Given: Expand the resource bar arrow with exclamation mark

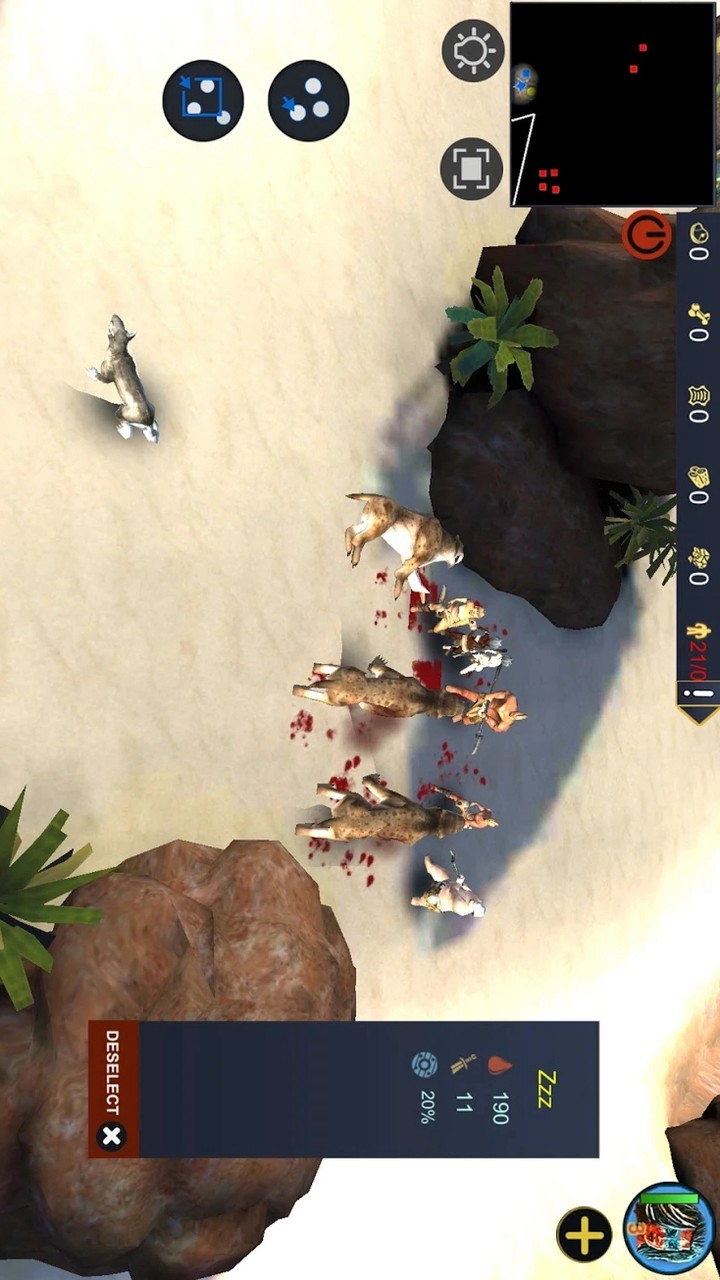Looking at the screenshot, I should pyautogui.click(x=698, y=698).
